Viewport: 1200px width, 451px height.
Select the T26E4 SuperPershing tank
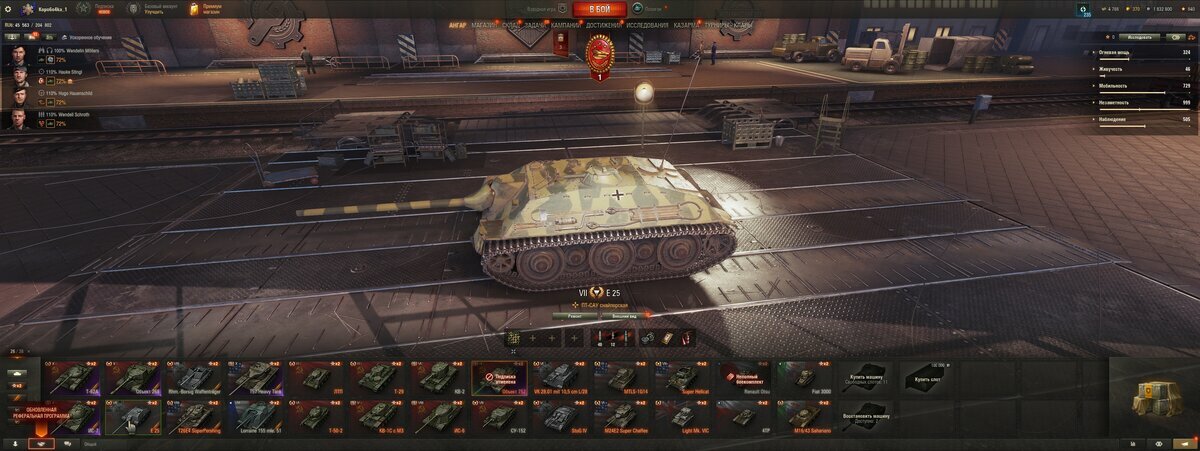point(192,417)
